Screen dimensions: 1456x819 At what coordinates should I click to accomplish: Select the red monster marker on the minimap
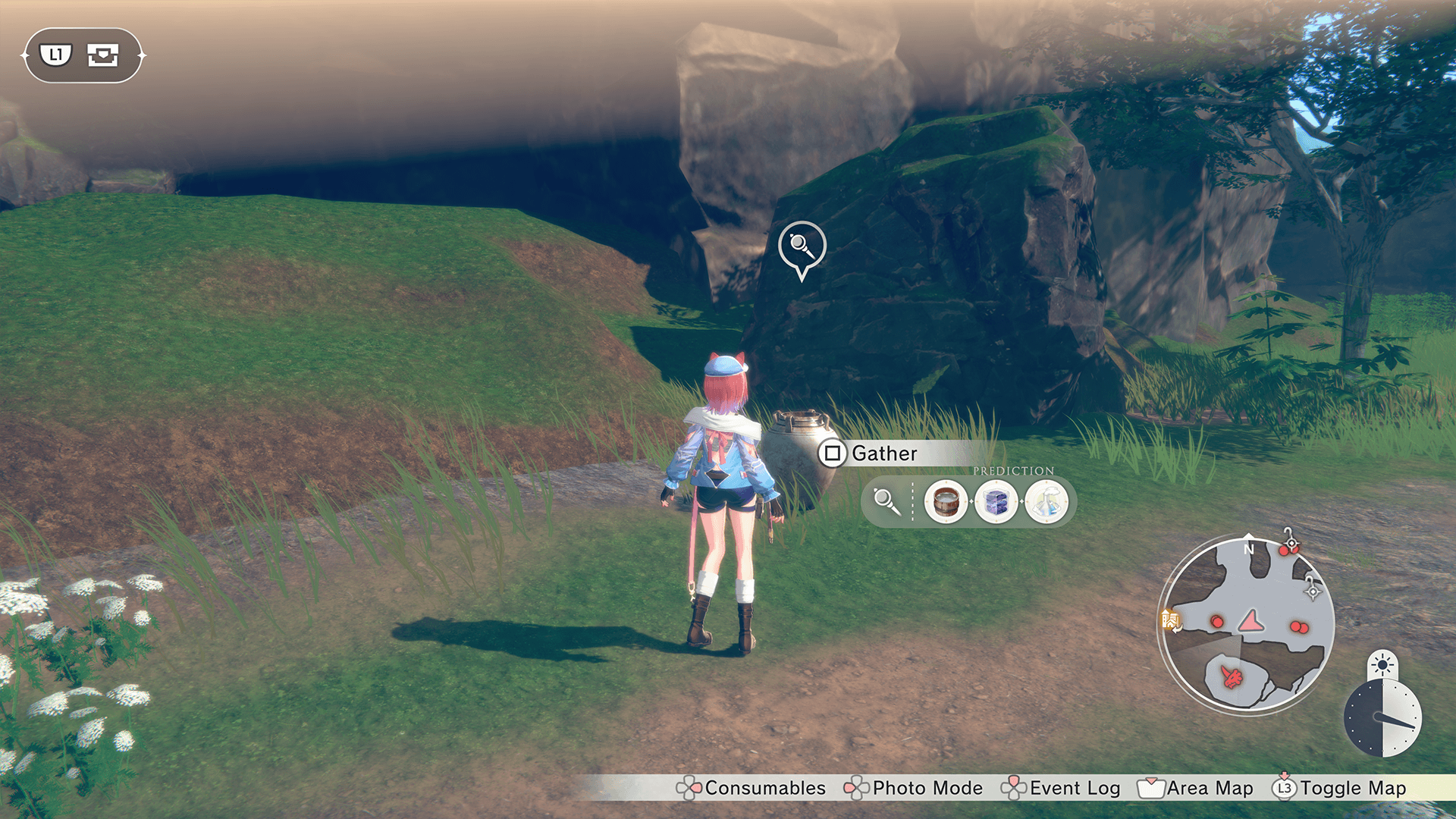pyautogui.click(x=1232, y=676)
